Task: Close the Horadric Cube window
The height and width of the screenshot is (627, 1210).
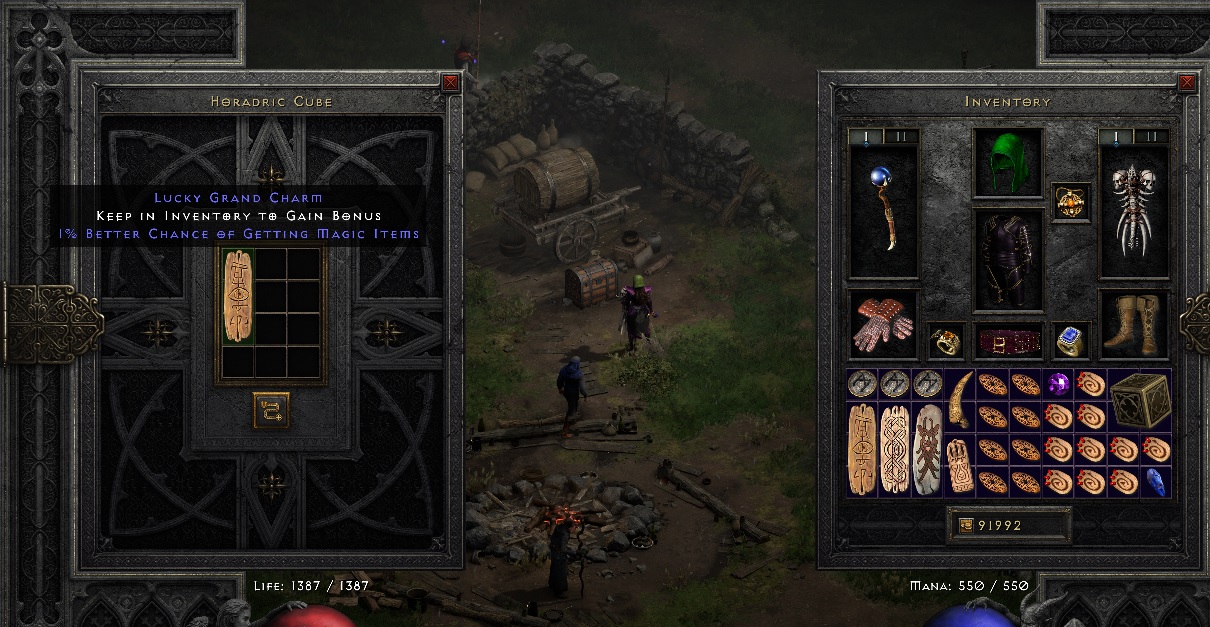Action: (x=451, y=83)
